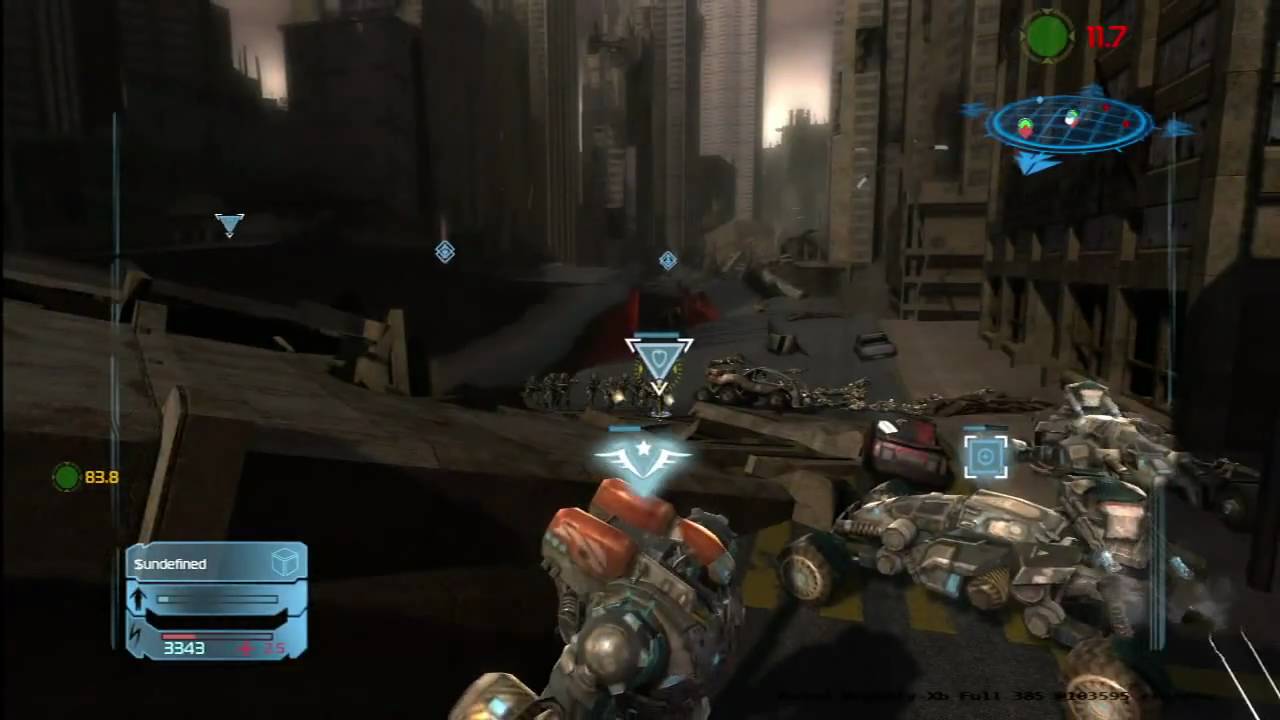Select the upgrade arrow icon on the unit panel
The image size is (1280, 720).
(x=138, y=598)
